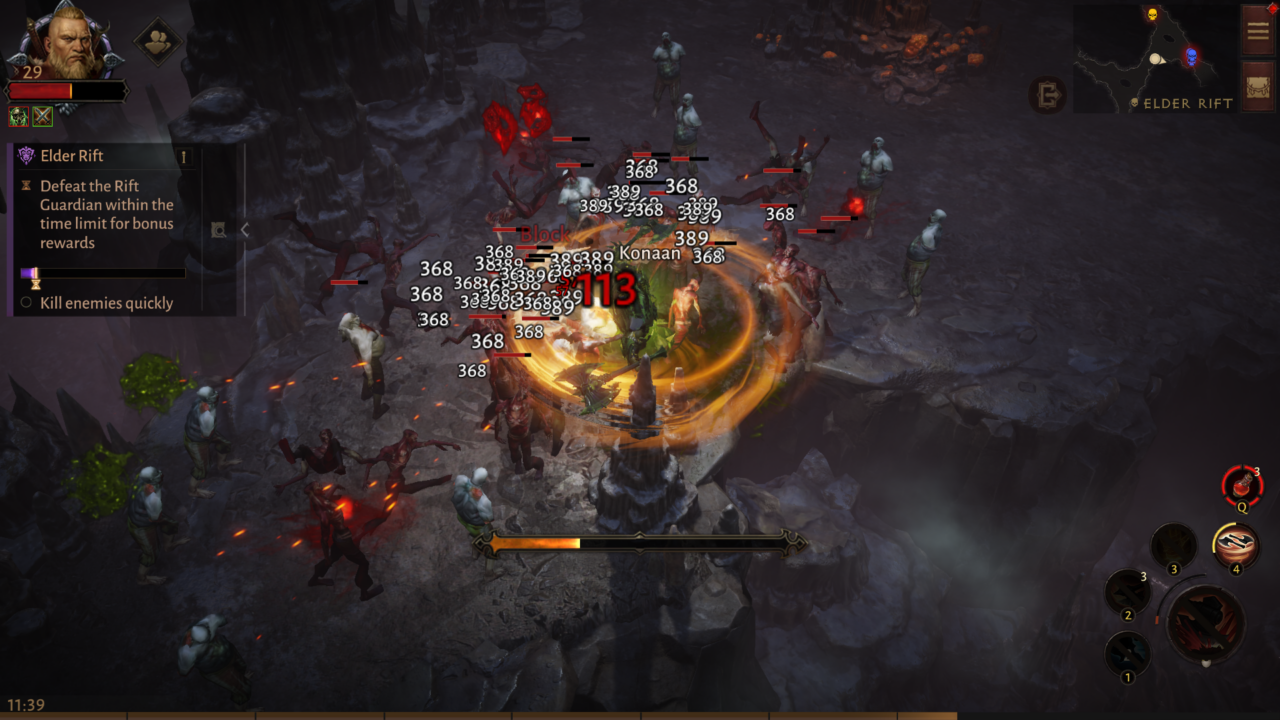Open the hamburger menu in the top-right corner

1257,30
